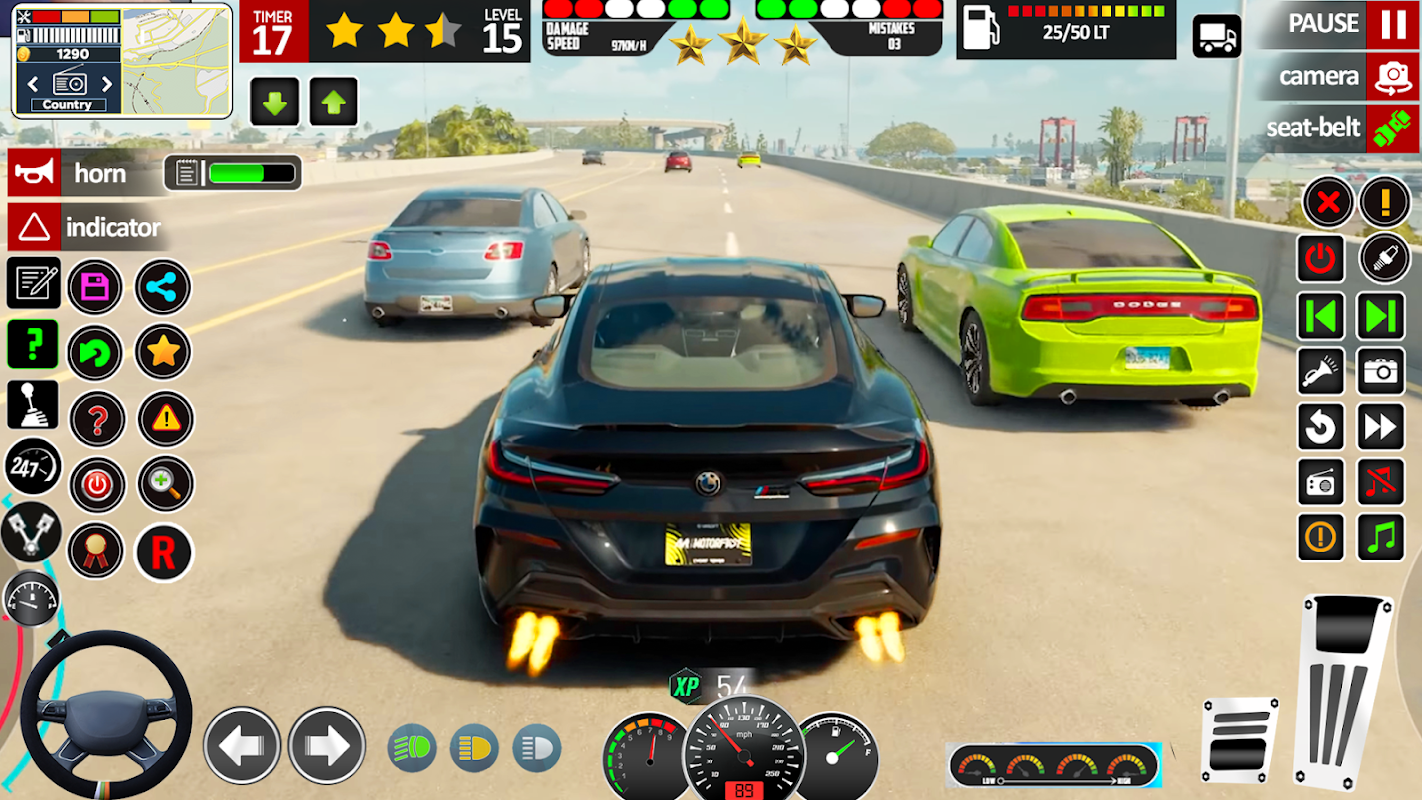Activate the red R reverse button
The width and height of the screenshot is (1422, 800).
pyautogui.click(x=163, y=551)
